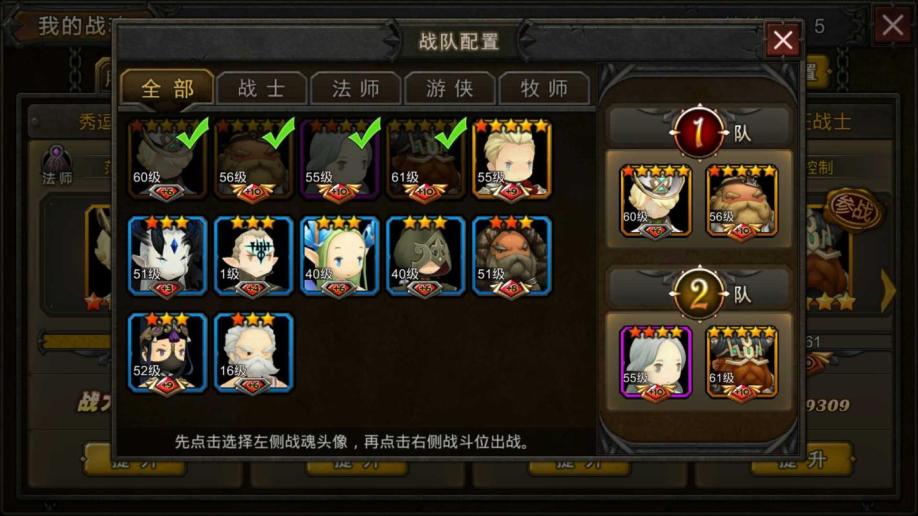Select the level 16 white-bearded elder
Image resolution: width=918 pixels, height=516 pixels.
click(253, 352)
